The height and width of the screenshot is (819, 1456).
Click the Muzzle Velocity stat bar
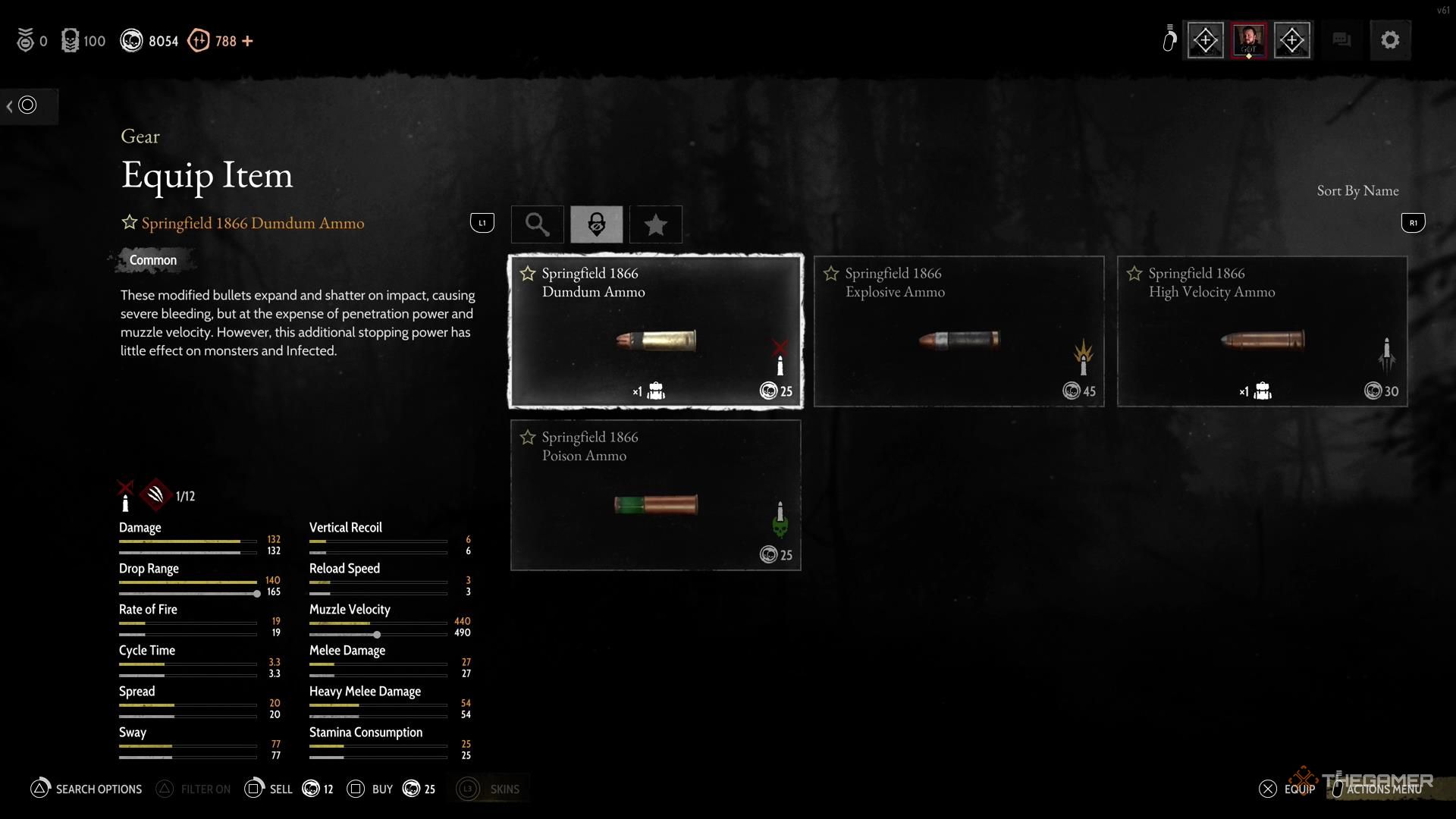click(x=378, y=622)
